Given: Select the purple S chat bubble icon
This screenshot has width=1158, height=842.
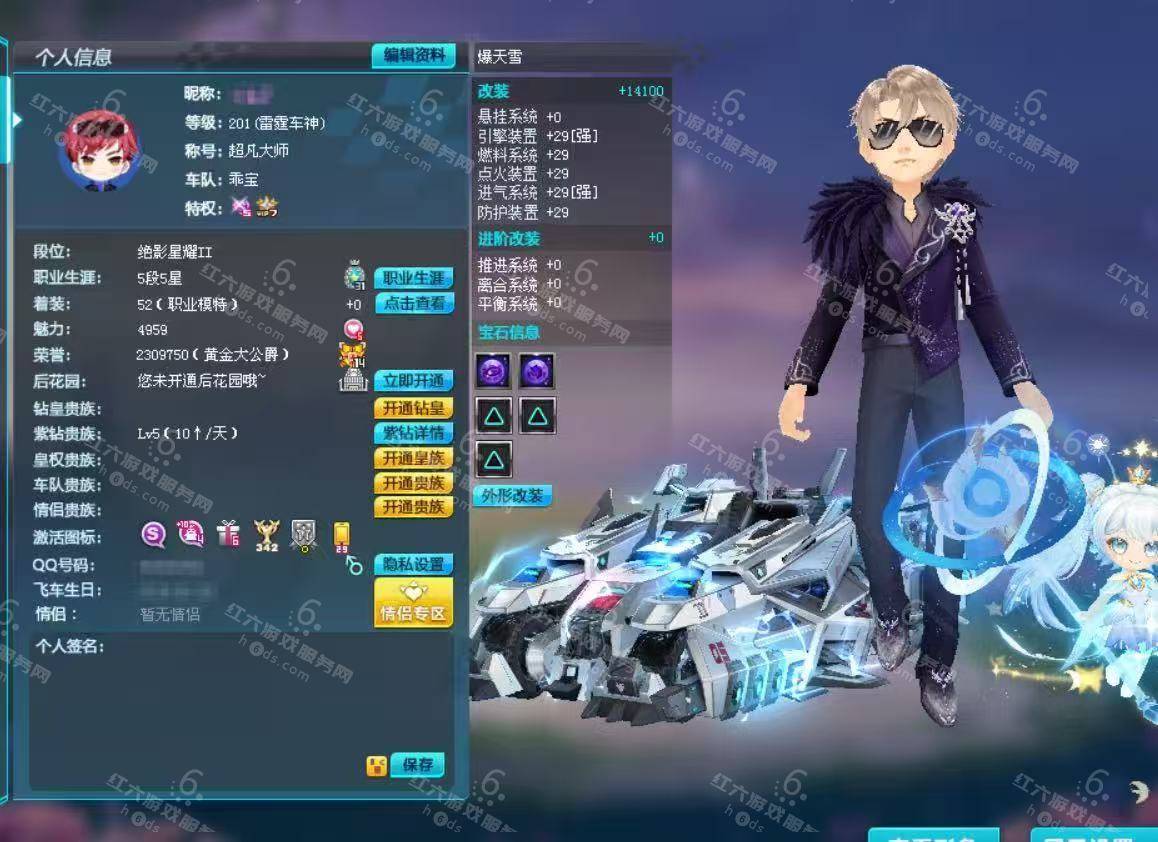Looking at the screenshot, I should click(x=153, y=535).
